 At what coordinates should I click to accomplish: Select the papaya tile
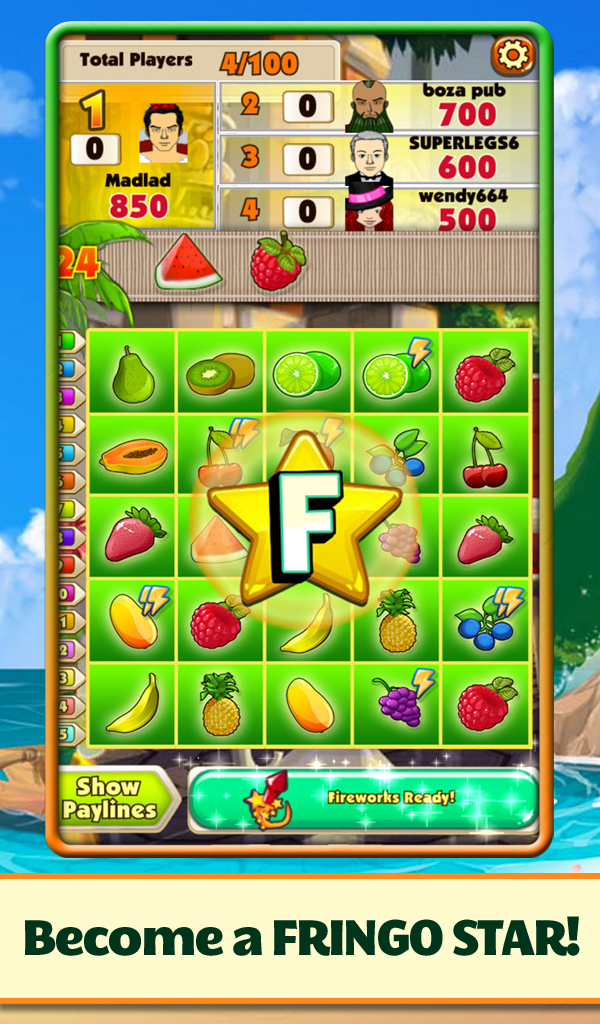click(132, 457)
